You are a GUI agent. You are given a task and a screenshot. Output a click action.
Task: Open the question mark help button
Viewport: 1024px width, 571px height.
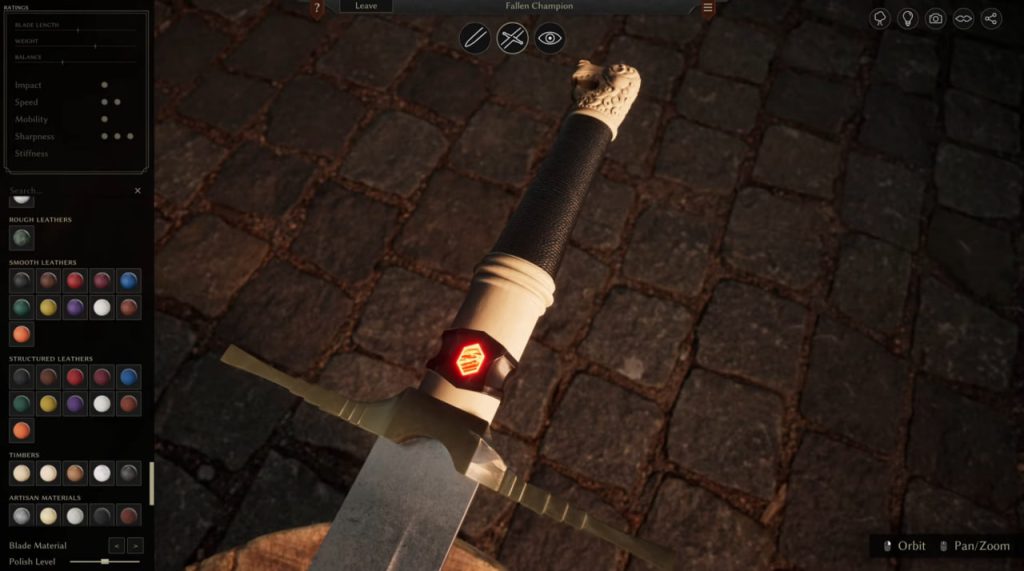(x=317, y=8)
